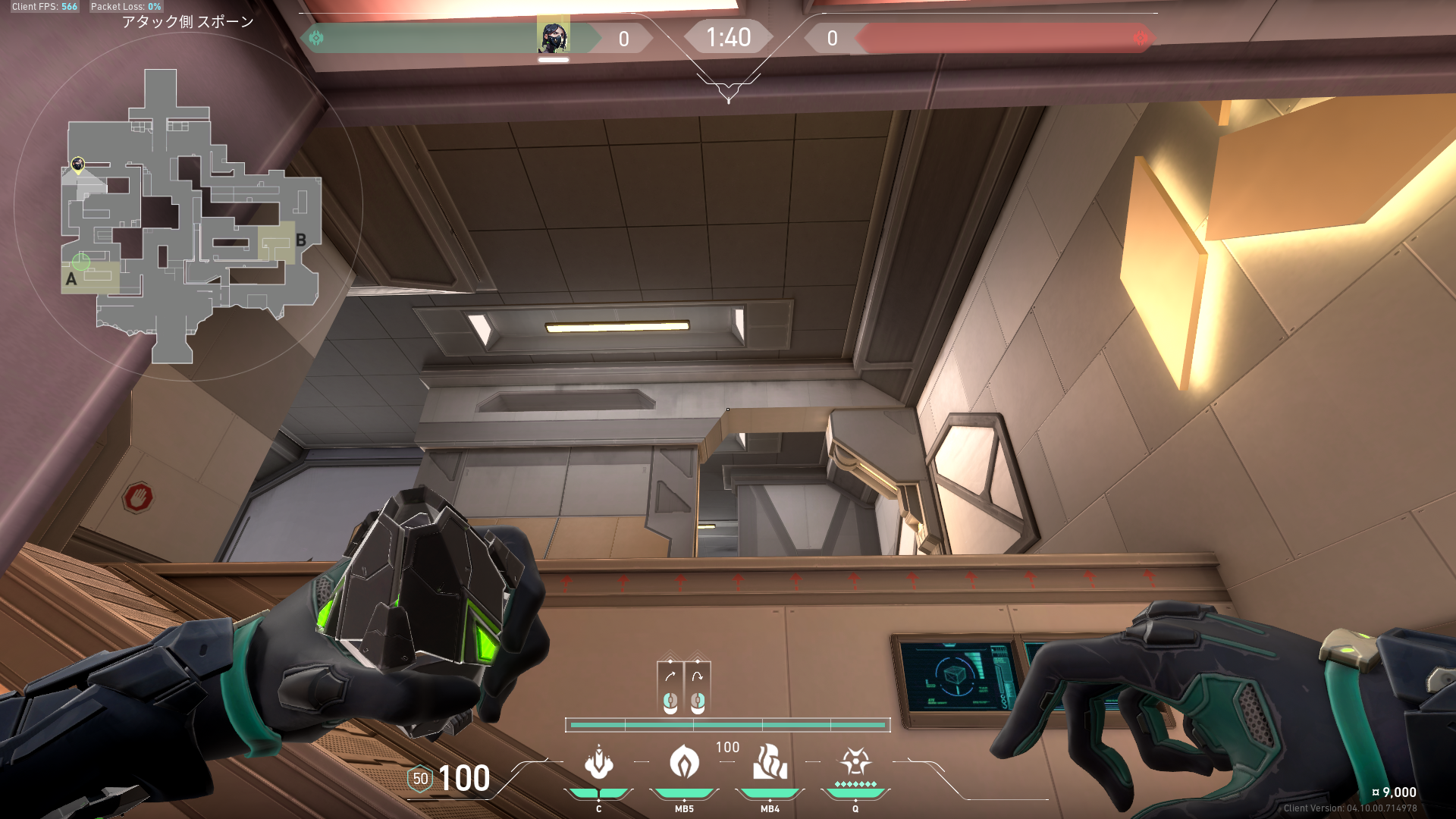The height and width of the screenshot is (819, 1456).
Task: Click the Viper's Pit ultimate icon
Action: 855,761
